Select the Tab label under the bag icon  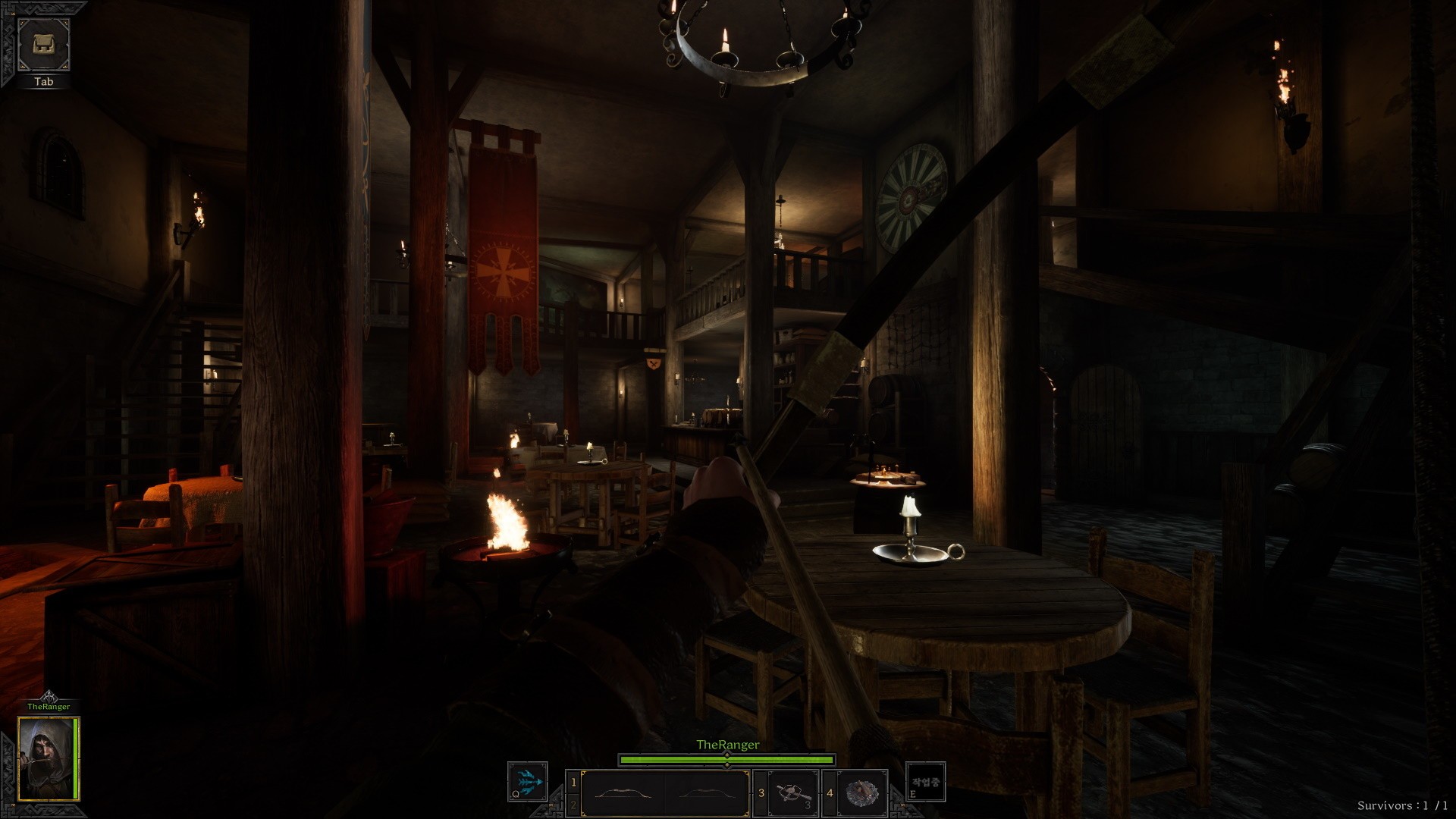tap(43, 81)
